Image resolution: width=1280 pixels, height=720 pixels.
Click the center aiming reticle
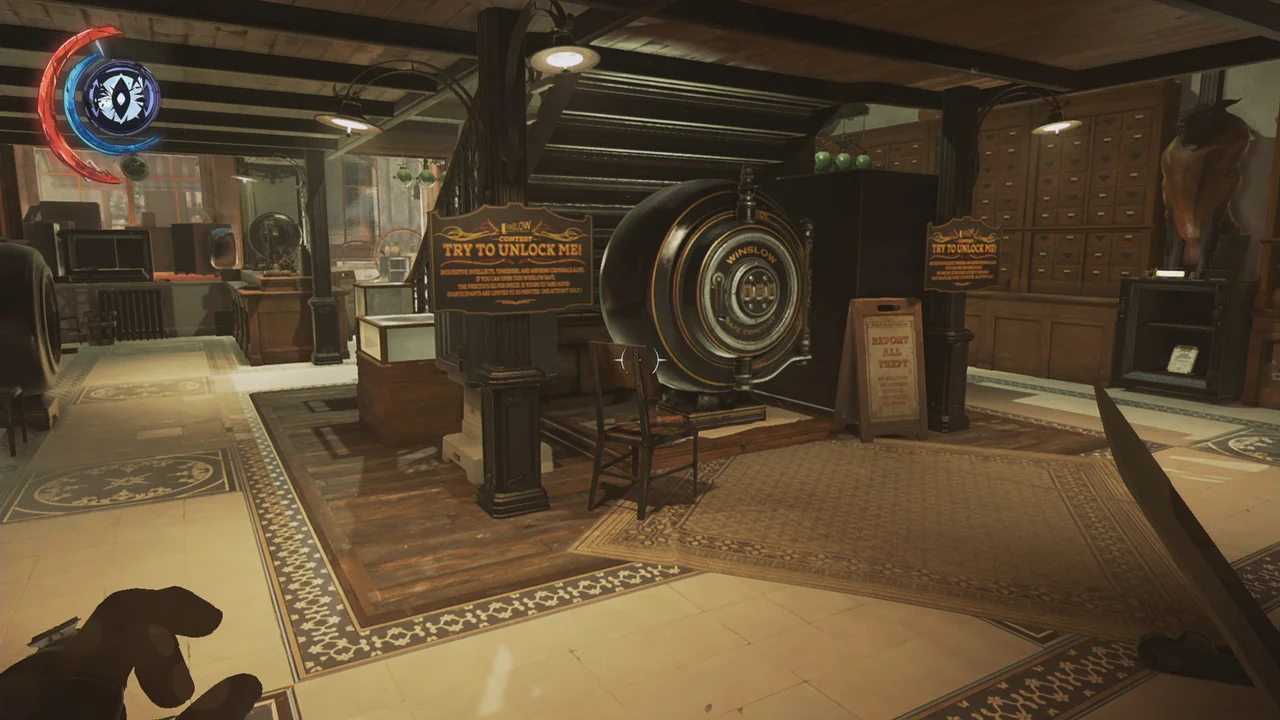640,360
